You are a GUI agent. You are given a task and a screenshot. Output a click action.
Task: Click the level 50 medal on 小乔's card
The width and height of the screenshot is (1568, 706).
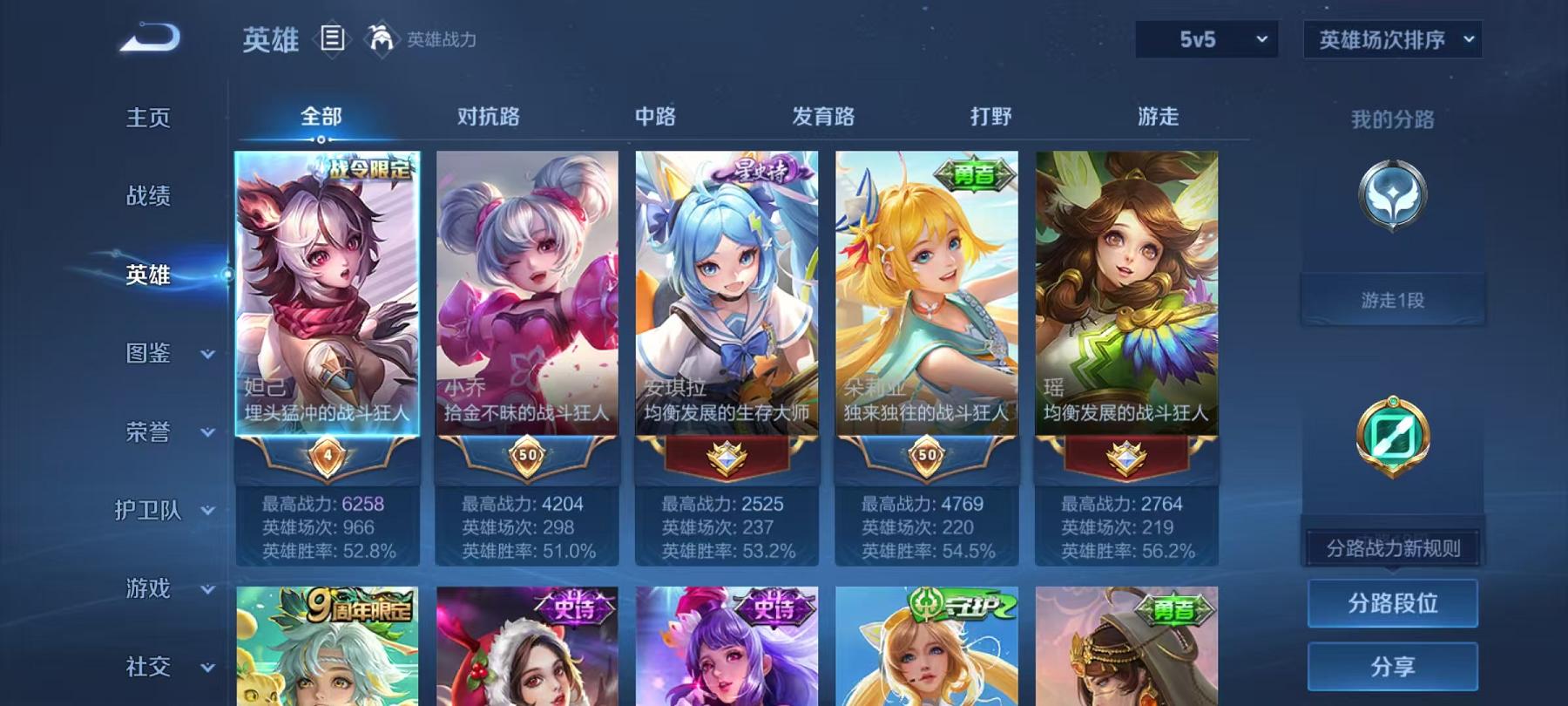(x=525, y=454)
